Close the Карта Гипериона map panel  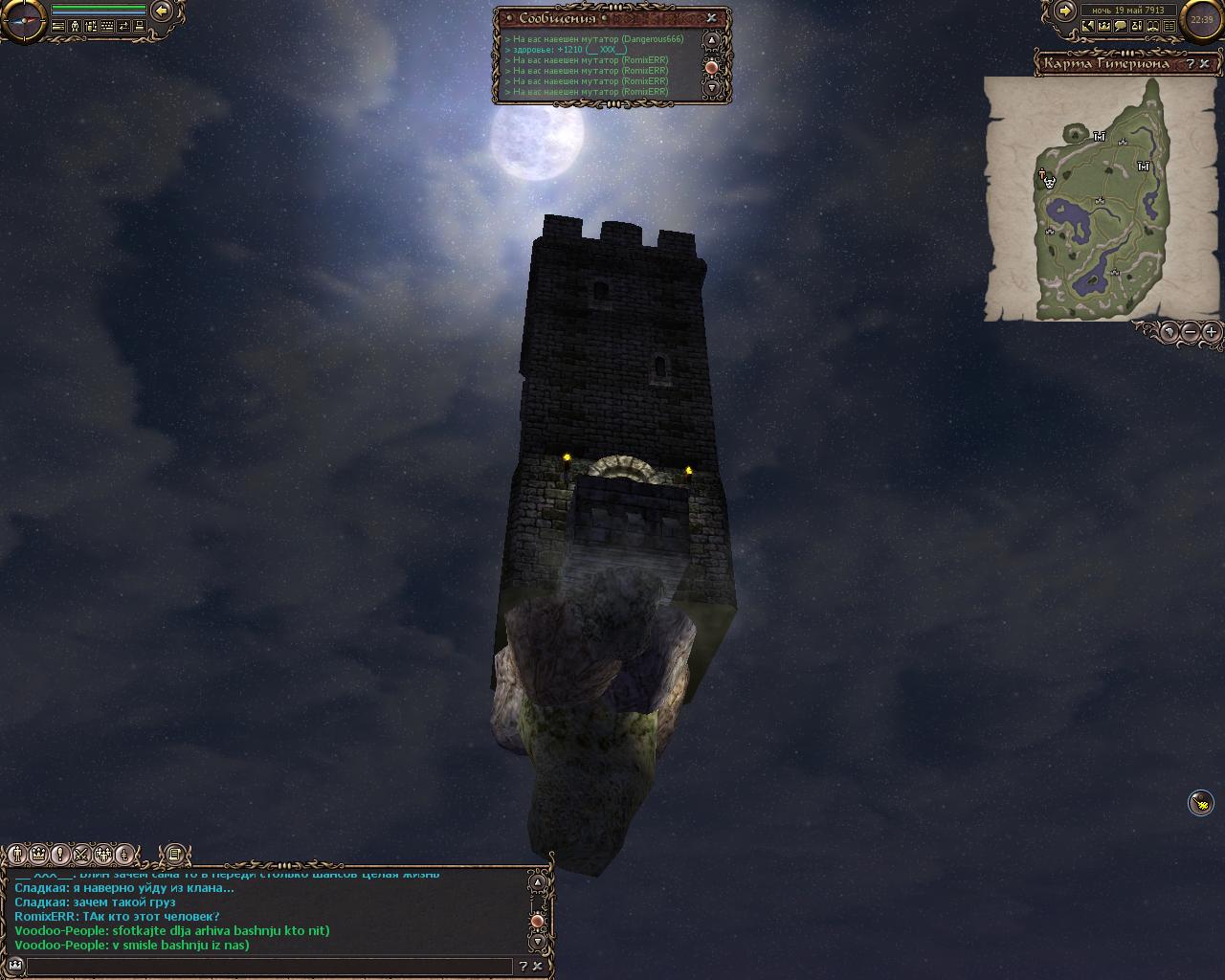point(1207,64)
